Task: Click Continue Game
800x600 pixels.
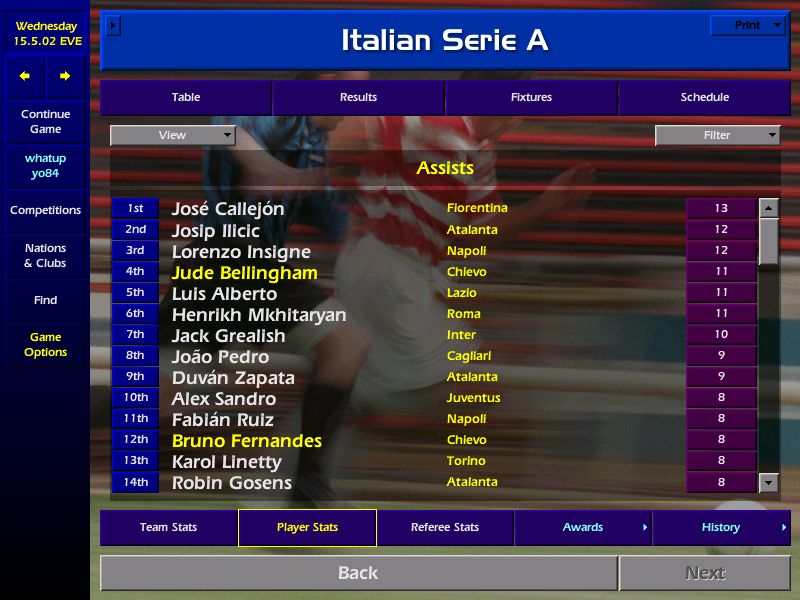Action: (45, 122)
